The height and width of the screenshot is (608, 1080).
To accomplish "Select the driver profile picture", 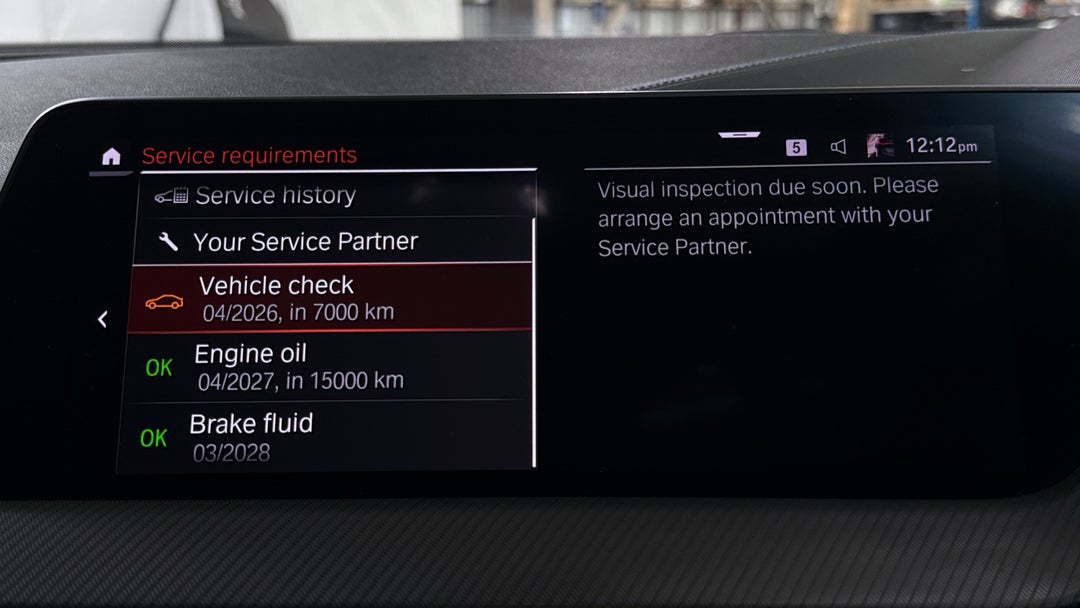I will click(880, 146).
